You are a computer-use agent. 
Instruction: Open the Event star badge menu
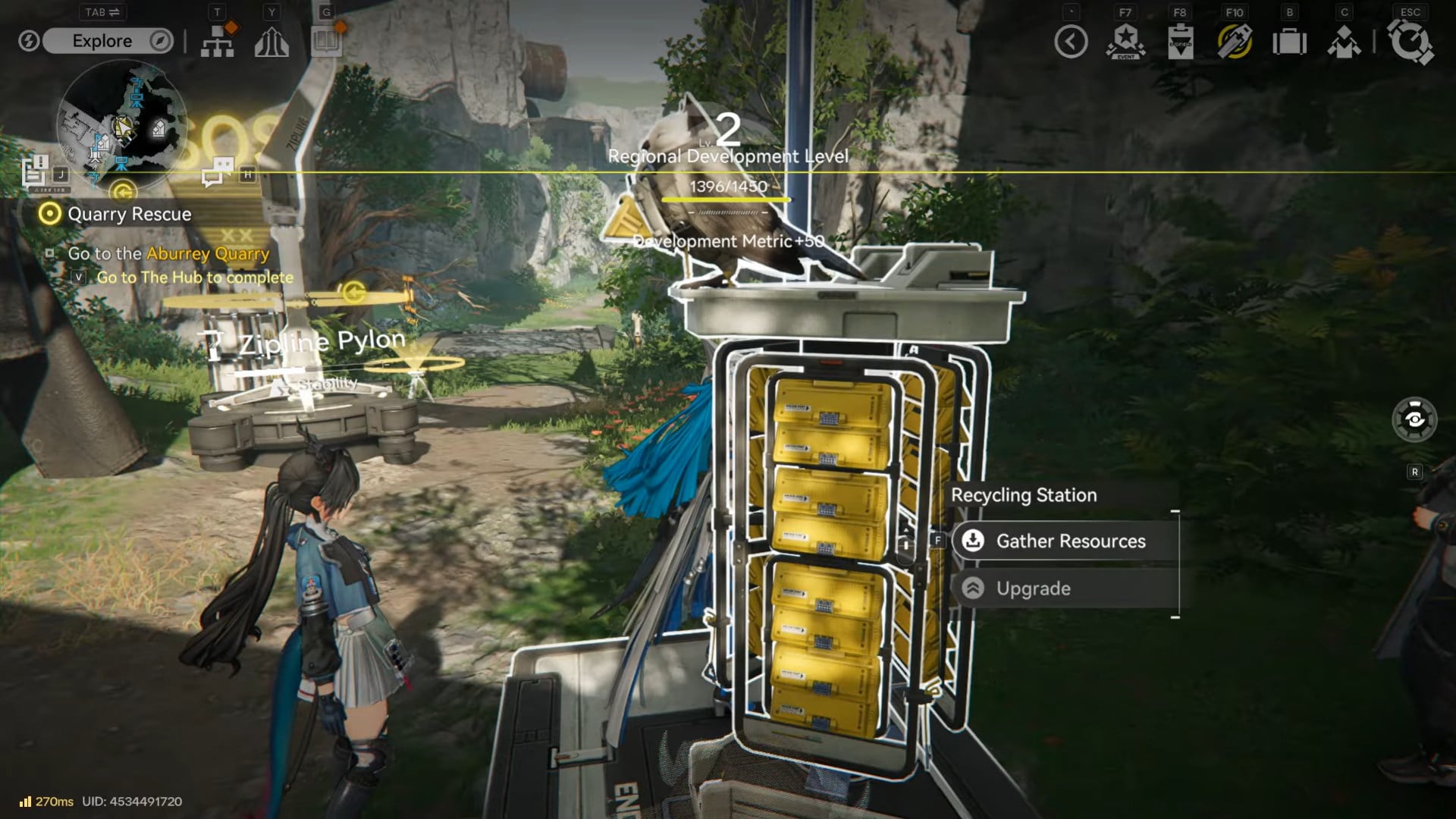(1125, 42)
